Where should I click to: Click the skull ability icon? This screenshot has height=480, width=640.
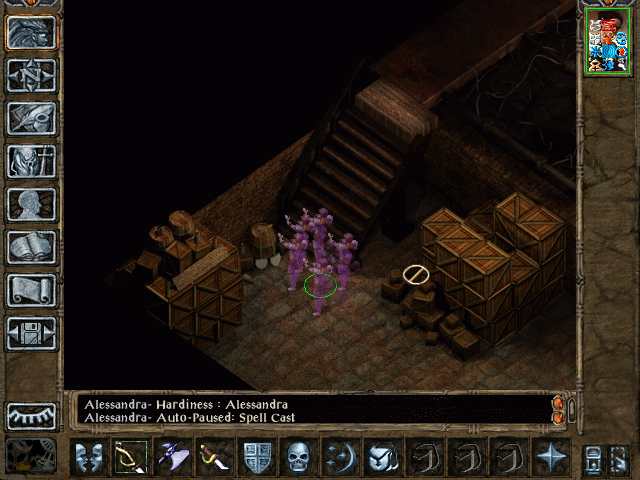pos(298,458)
